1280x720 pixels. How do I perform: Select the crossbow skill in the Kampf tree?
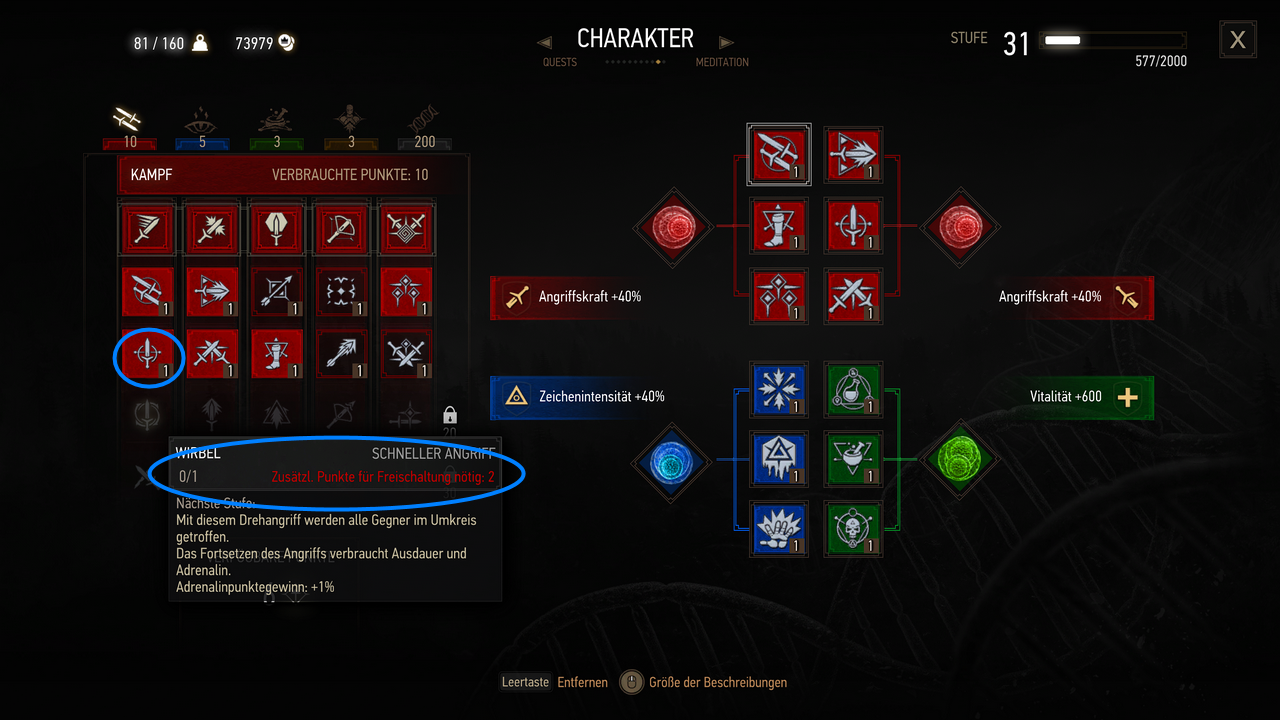pos(341,228)
